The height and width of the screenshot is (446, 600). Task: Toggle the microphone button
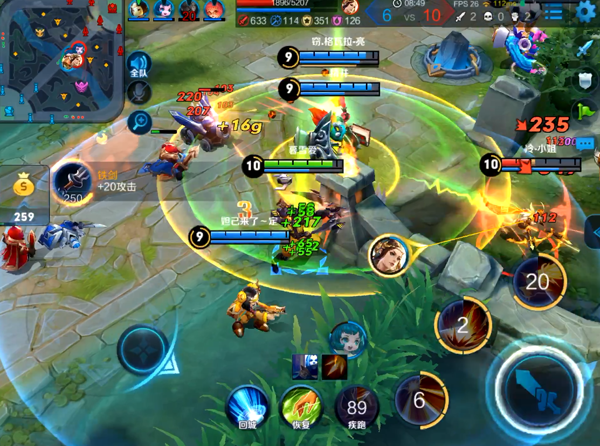coord(139,93)
